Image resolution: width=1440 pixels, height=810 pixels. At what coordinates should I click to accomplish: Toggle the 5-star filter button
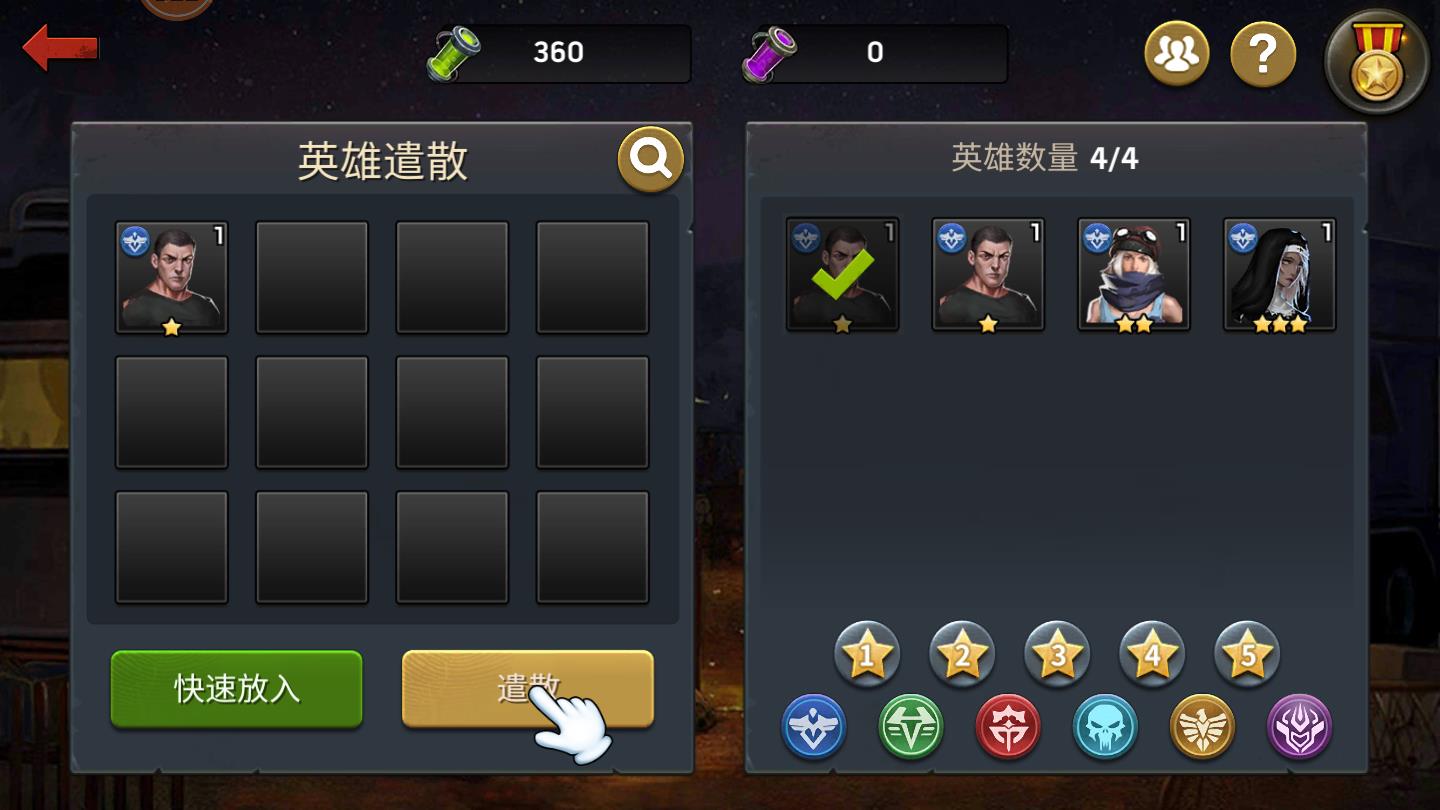[x=1246, y=653]
